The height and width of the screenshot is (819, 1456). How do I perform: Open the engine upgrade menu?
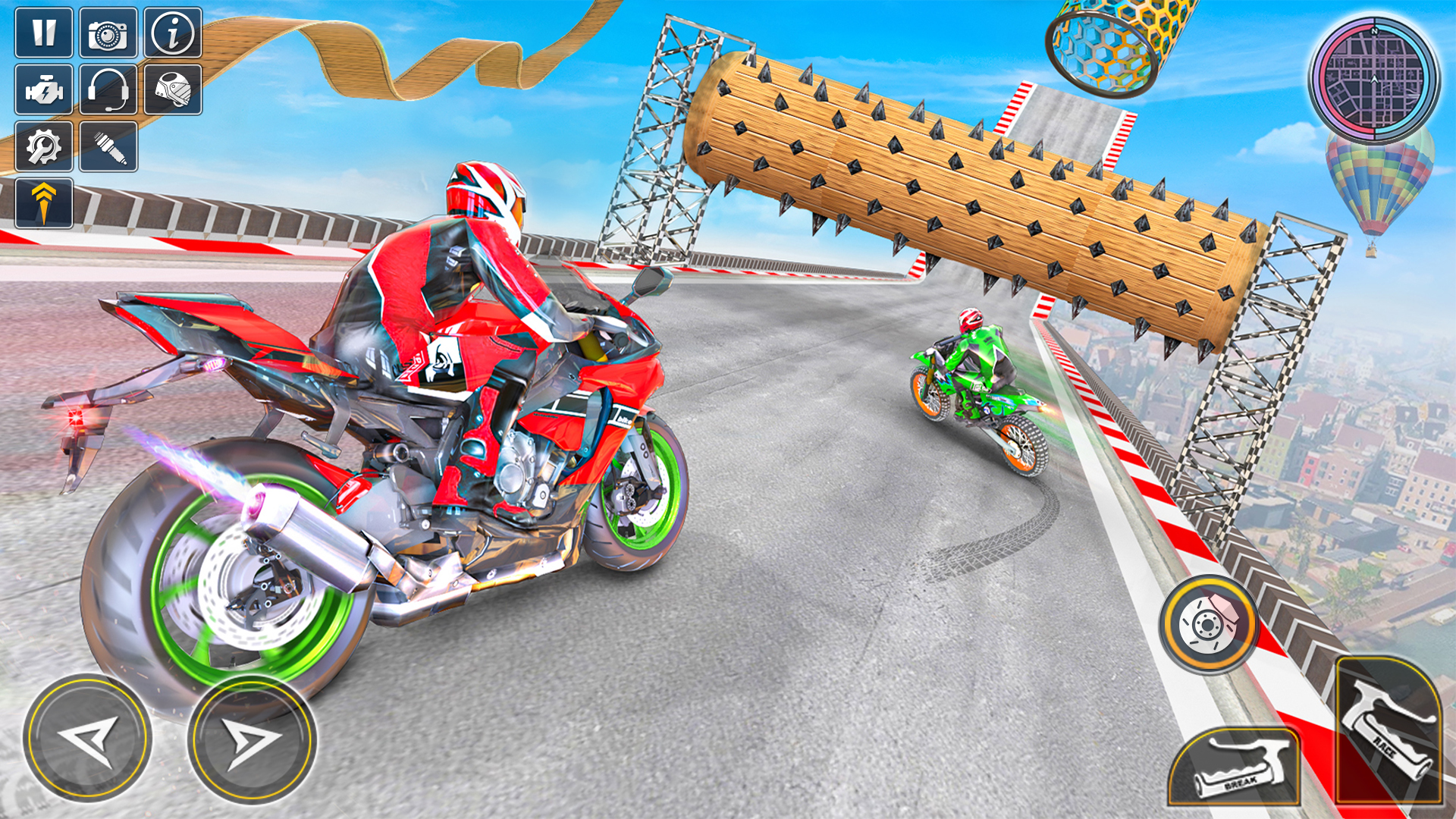(45, 89)
